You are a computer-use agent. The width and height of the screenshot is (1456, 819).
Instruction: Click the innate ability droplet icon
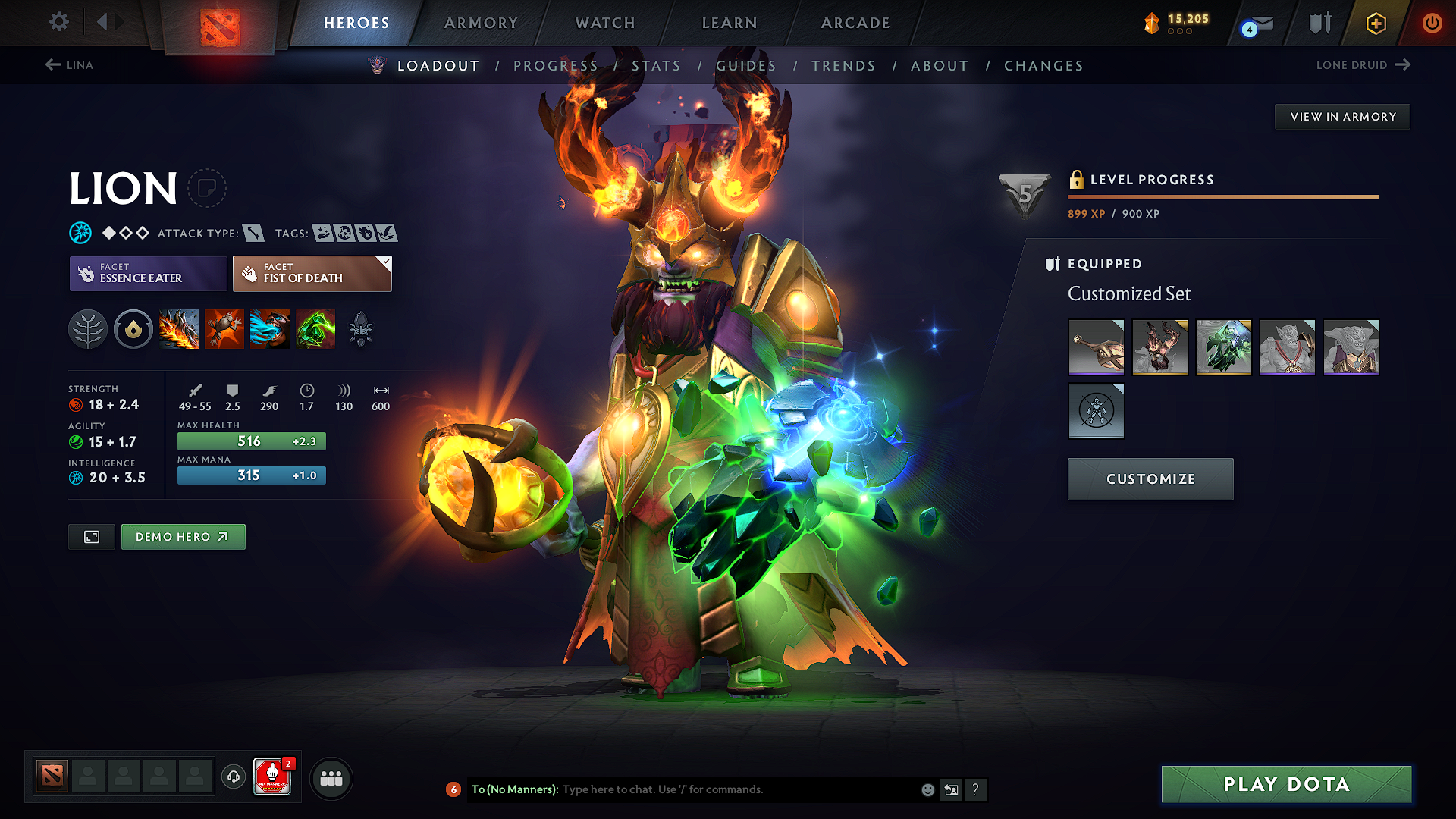(133, 329)
